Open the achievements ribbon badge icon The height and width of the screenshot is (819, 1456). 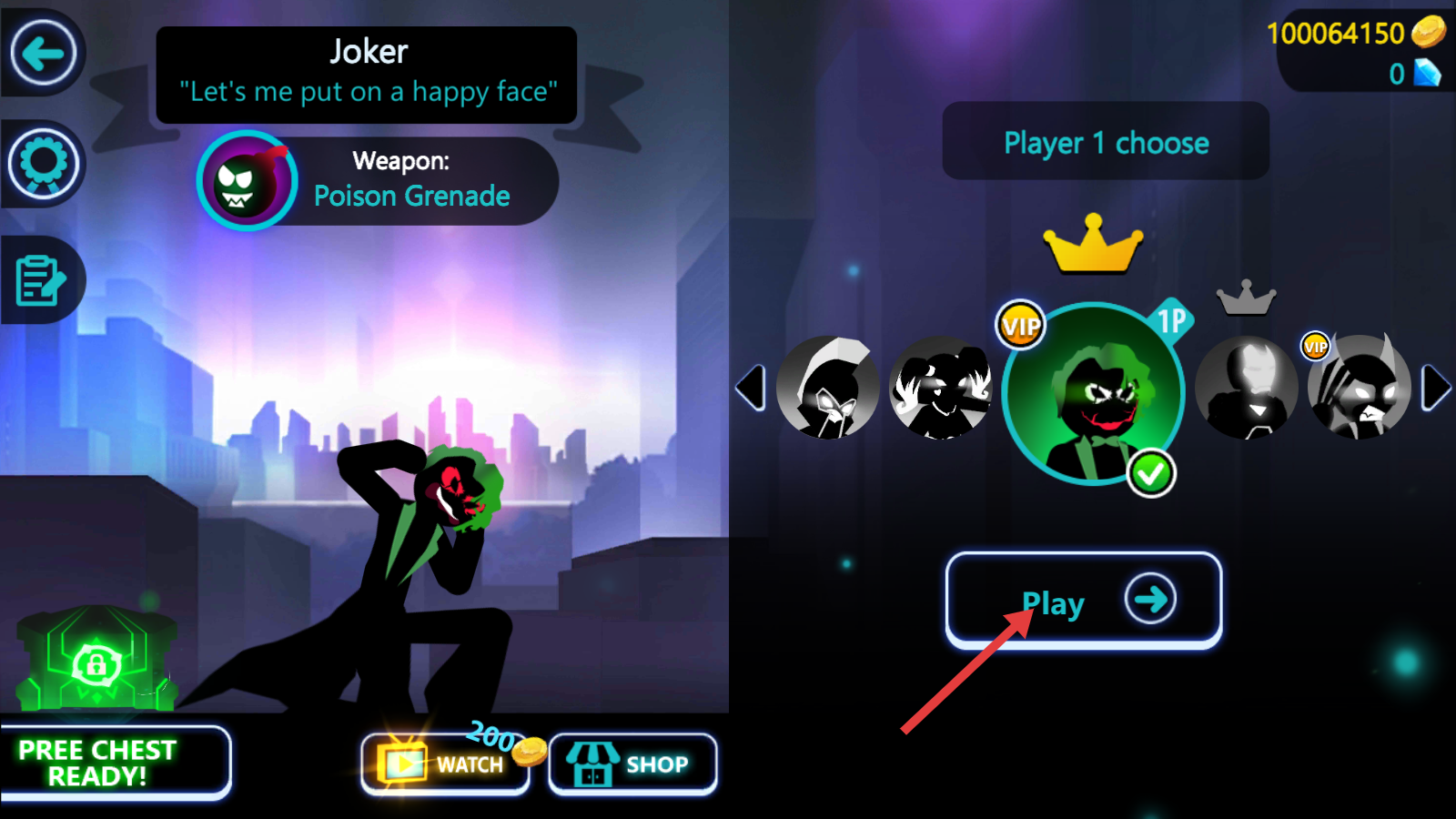pos(43,165)
